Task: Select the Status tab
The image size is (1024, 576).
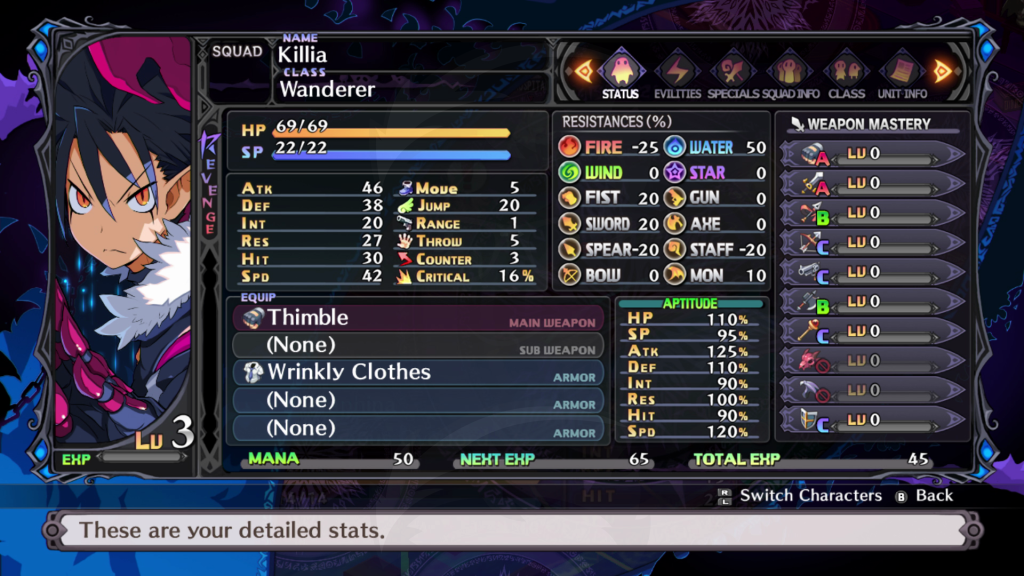Action: pos(621,75)
